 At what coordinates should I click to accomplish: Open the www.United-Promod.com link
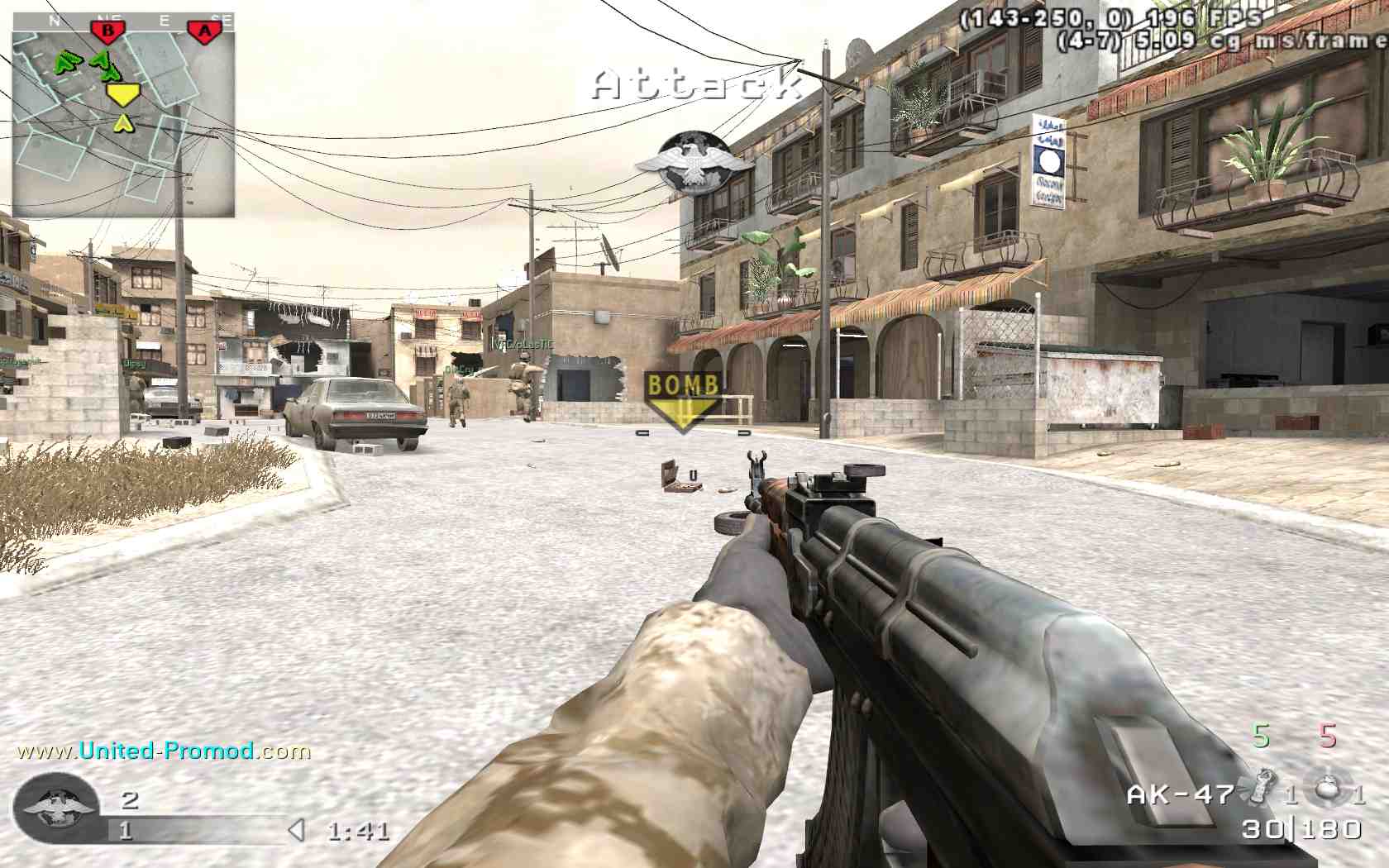point(164,751)
